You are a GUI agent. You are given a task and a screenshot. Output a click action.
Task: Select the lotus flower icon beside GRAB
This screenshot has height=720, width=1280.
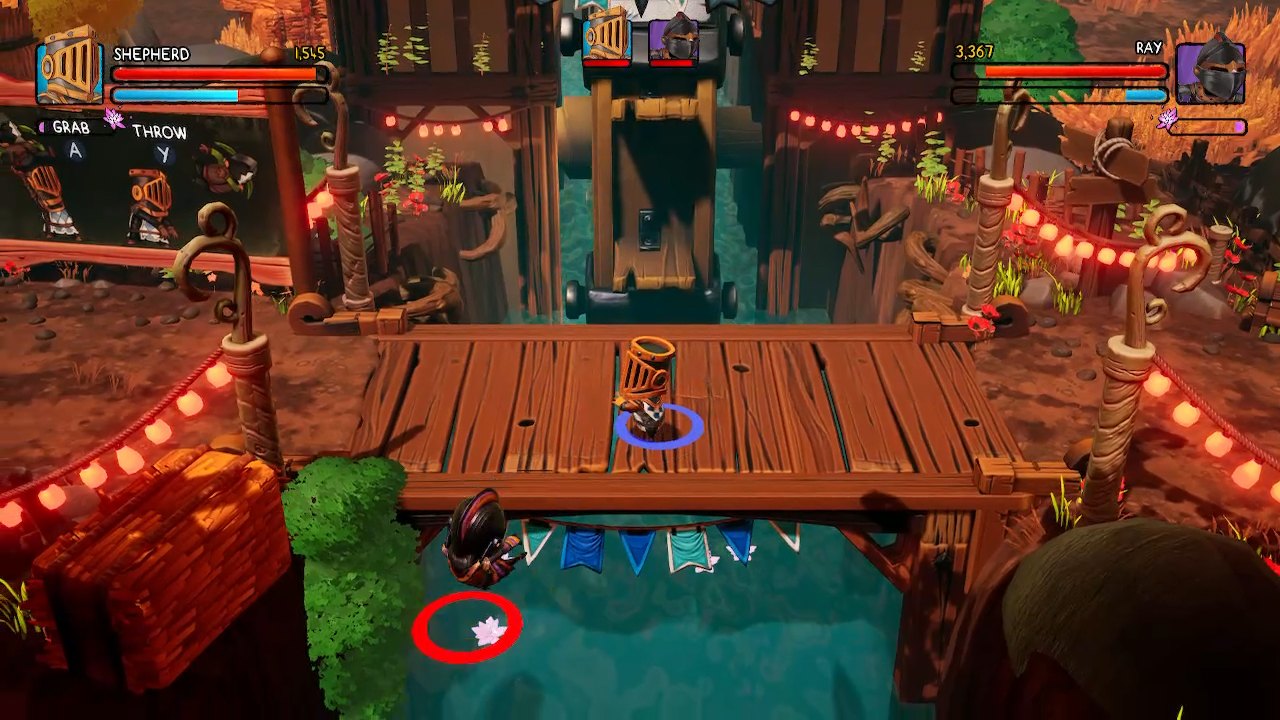pos(114,116)
